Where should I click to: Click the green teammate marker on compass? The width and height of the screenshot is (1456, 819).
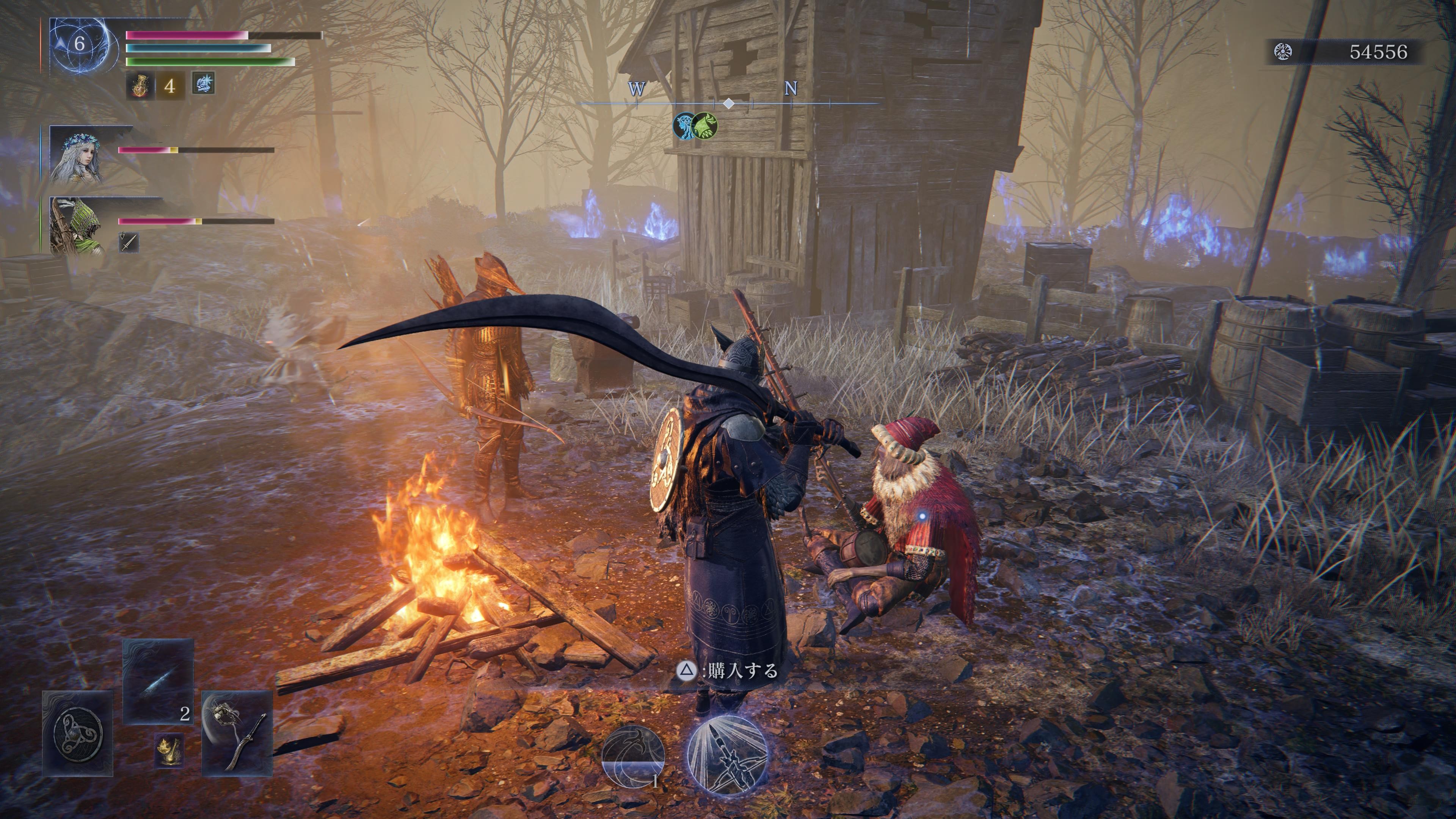(x=704, y=126)
